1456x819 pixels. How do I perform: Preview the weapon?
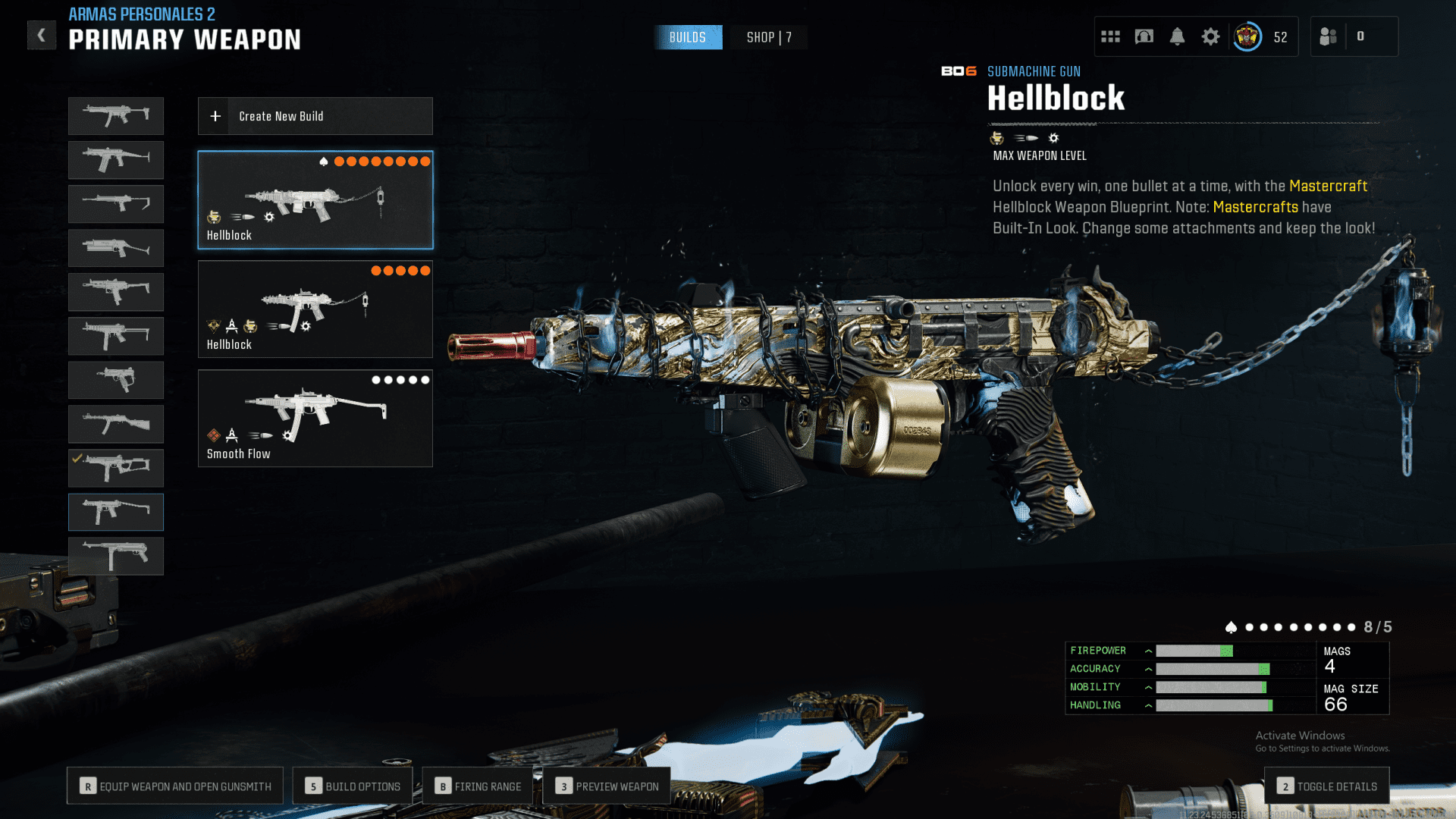point(607,786)
